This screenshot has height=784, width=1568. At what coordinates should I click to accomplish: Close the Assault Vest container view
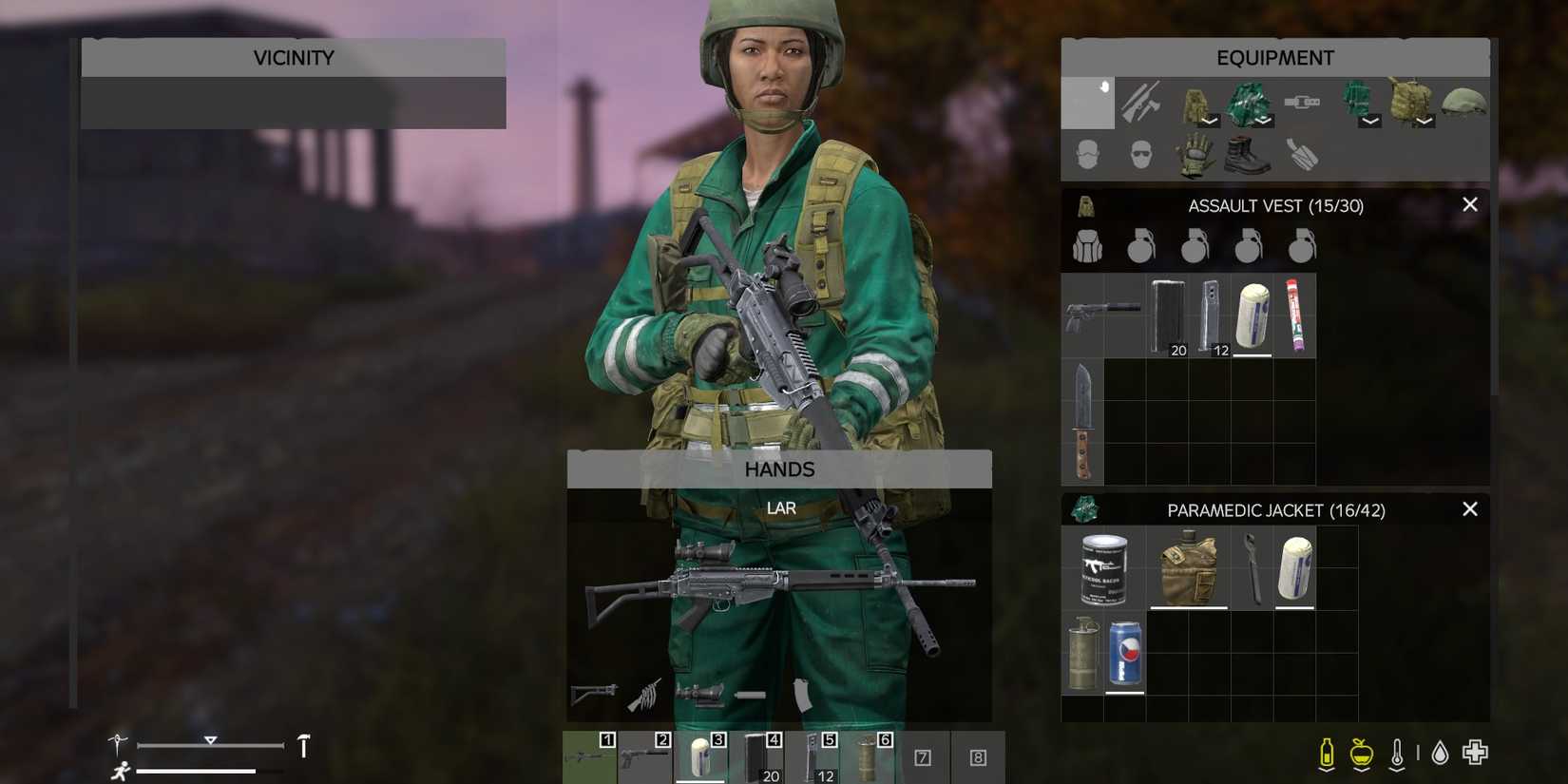click(x=1470, y=204)
